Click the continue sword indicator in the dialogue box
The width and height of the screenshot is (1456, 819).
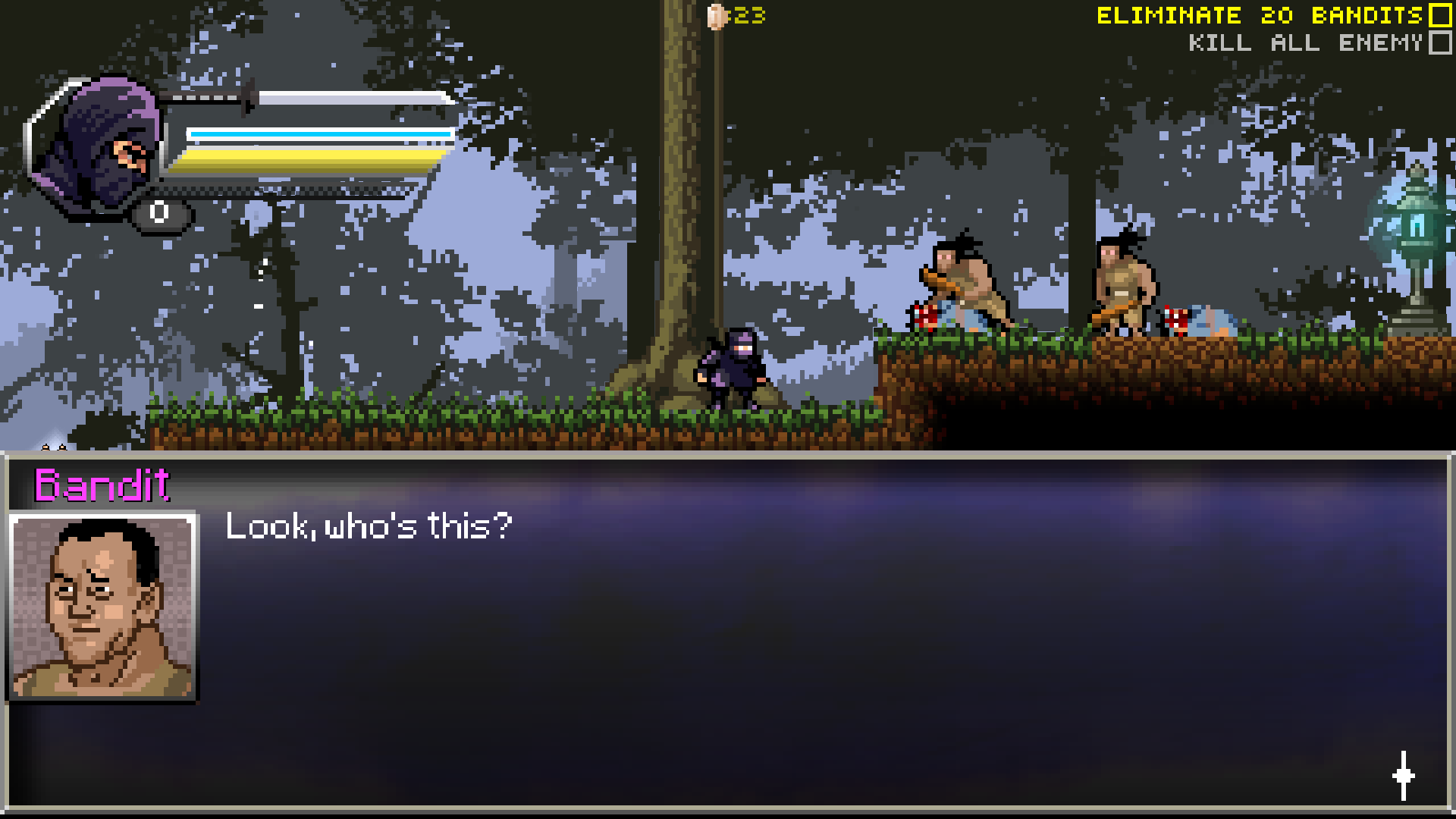[1402, 776]
